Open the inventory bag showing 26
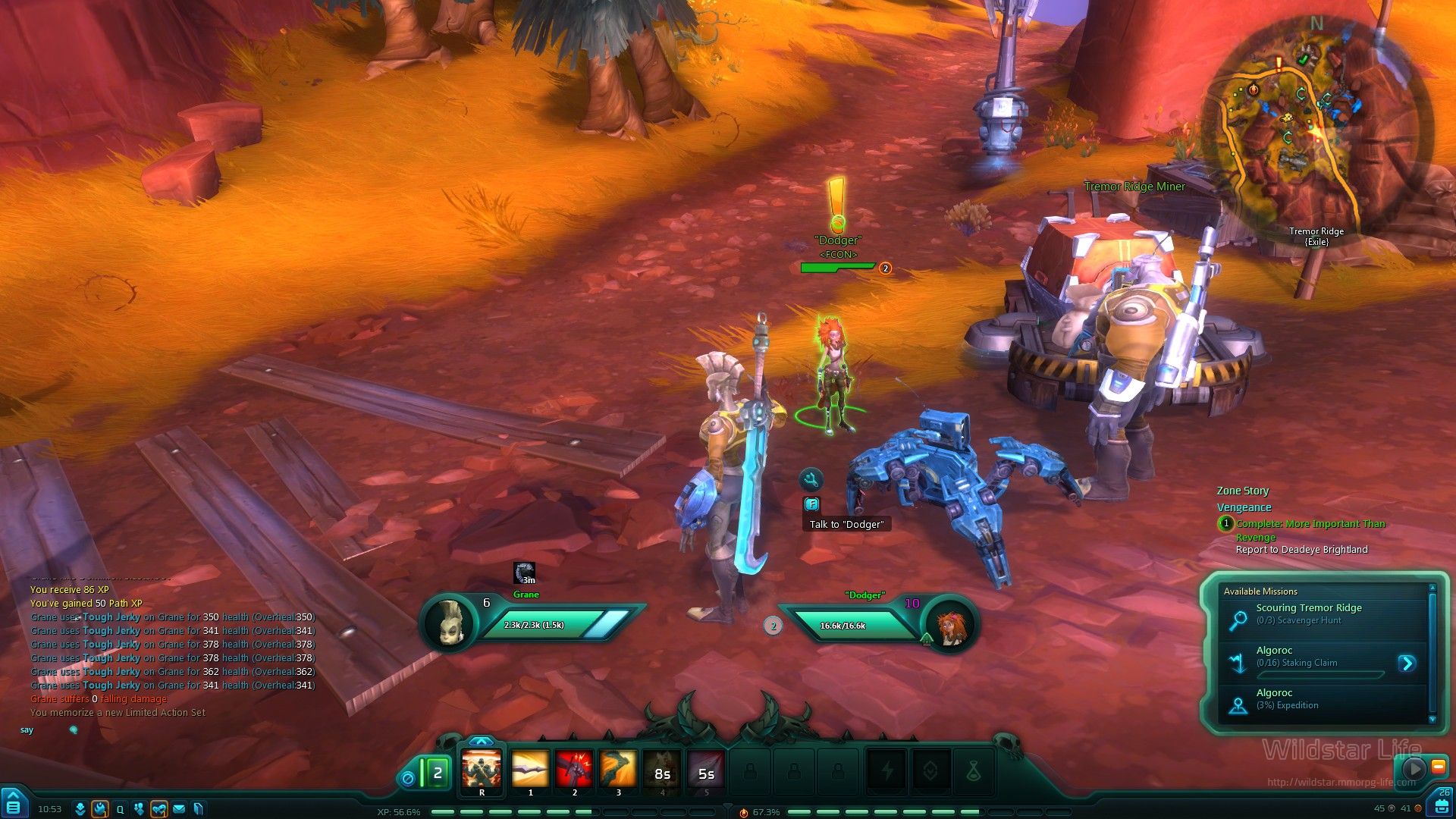 tap(1442, 805)
